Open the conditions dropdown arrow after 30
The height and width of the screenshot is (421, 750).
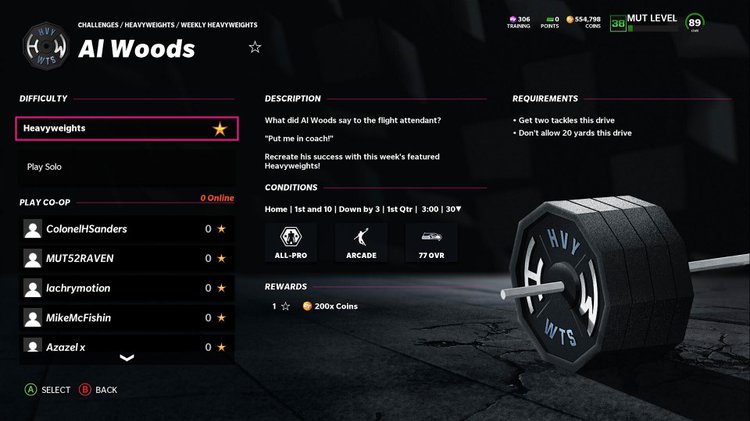(459, 209)
